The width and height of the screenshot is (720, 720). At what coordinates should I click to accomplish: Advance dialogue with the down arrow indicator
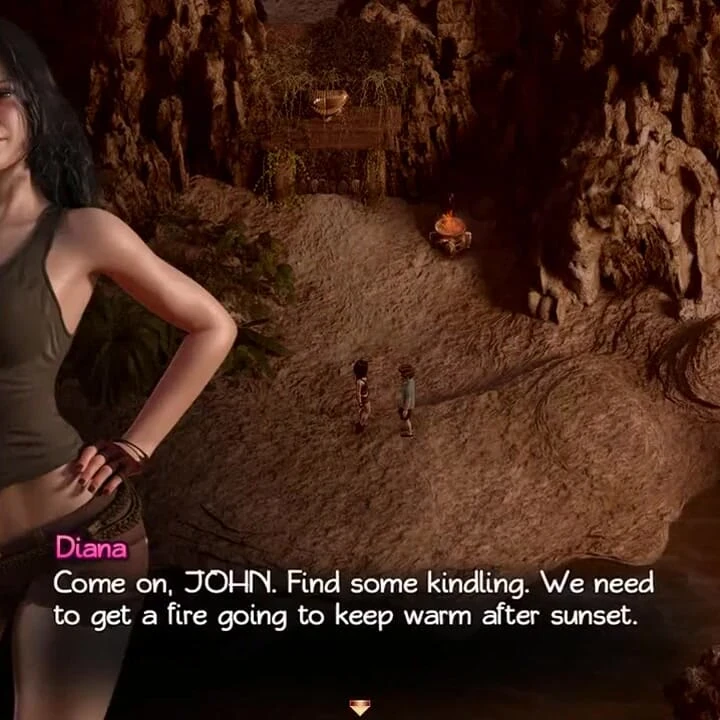pyautogui.click(x=360, y=707)
